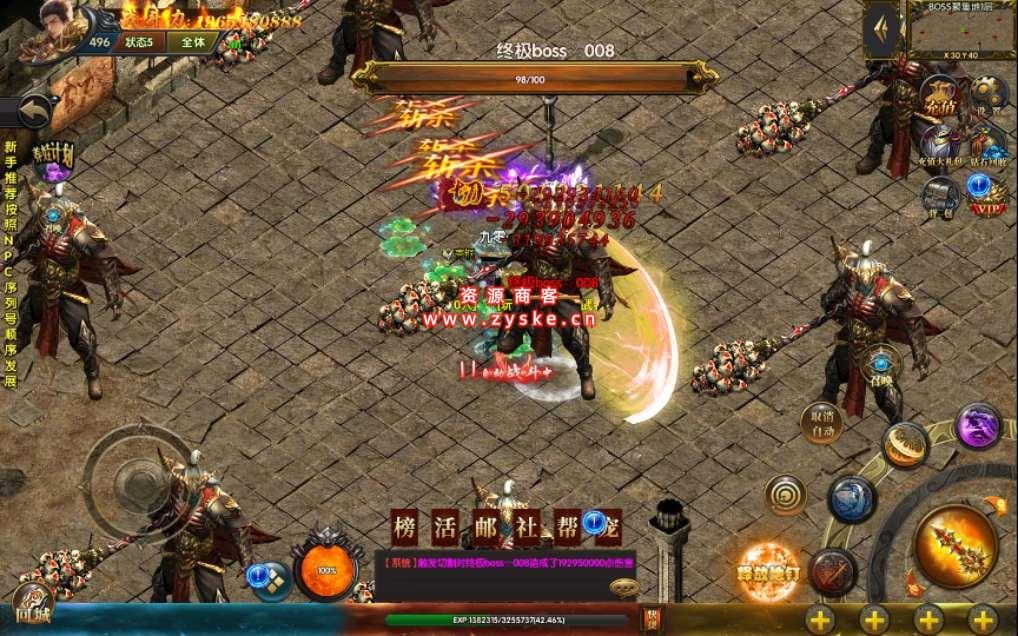Collapse the panel with the gold arrow button
1018x636 pixels.
point(881,31)
